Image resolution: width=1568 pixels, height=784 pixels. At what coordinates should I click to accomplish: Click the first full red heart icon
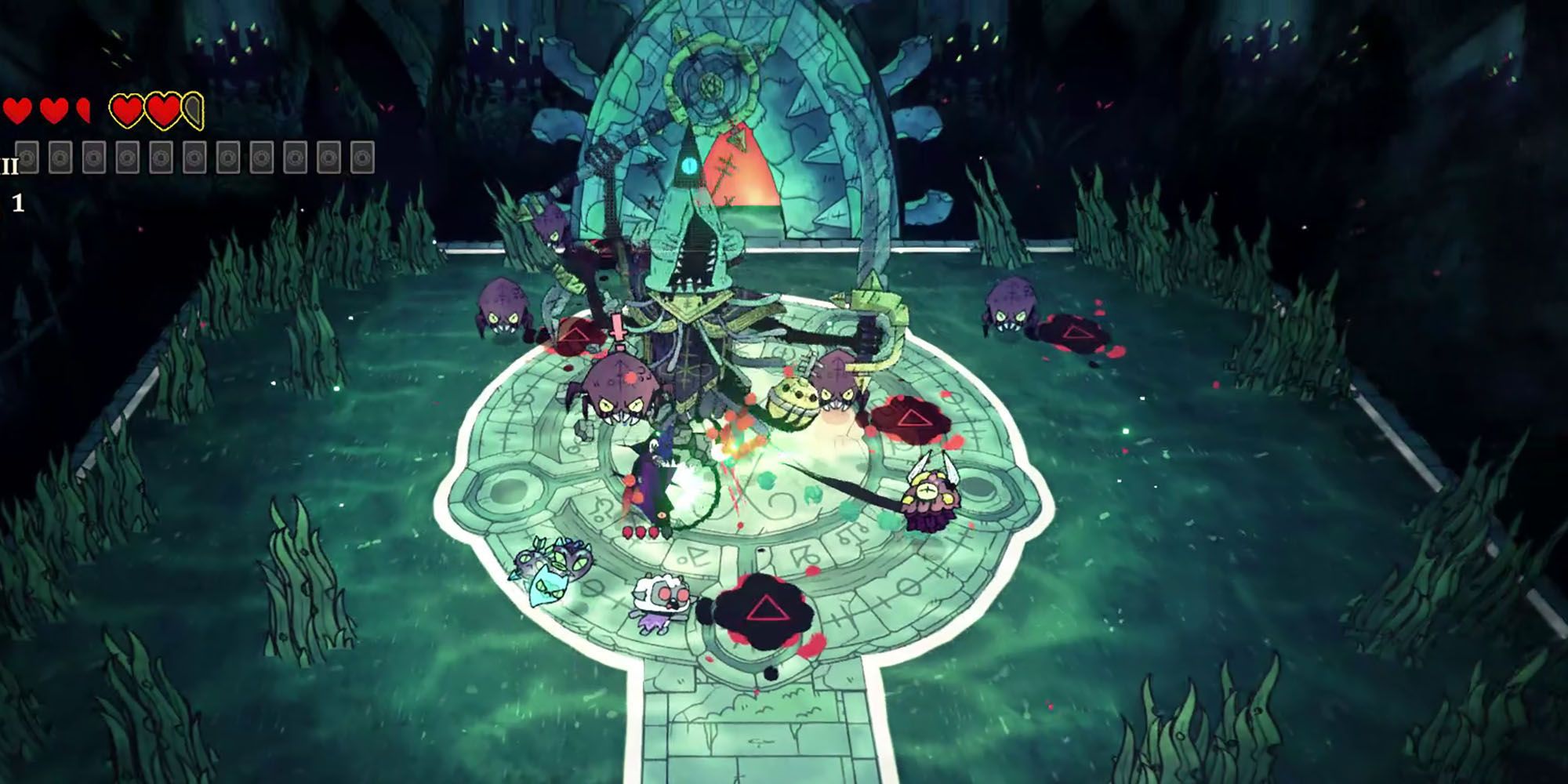pyautogui.click(x=17, y=111)
